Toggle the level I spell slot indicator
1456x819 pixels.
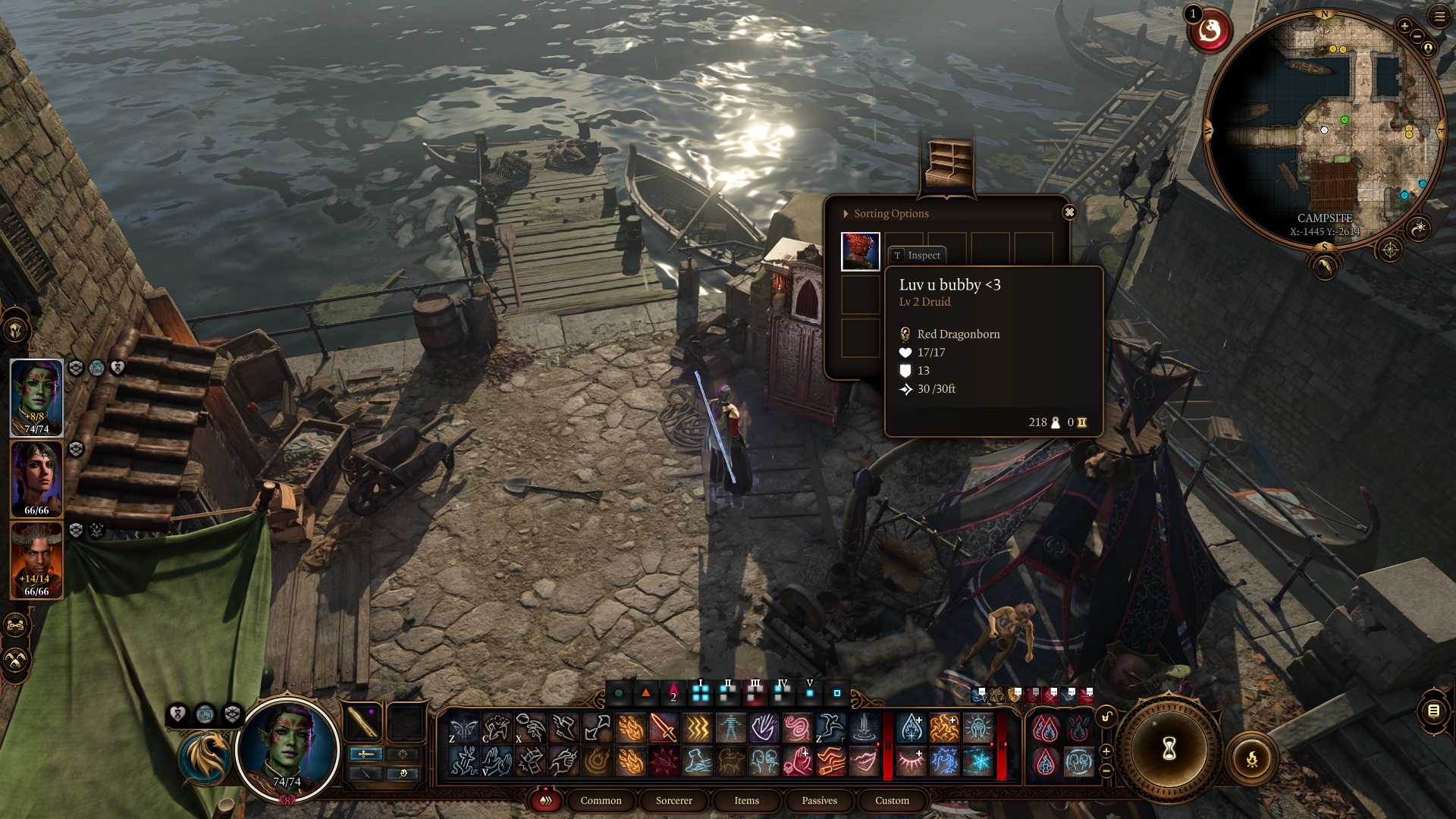[x=701, y=693]
